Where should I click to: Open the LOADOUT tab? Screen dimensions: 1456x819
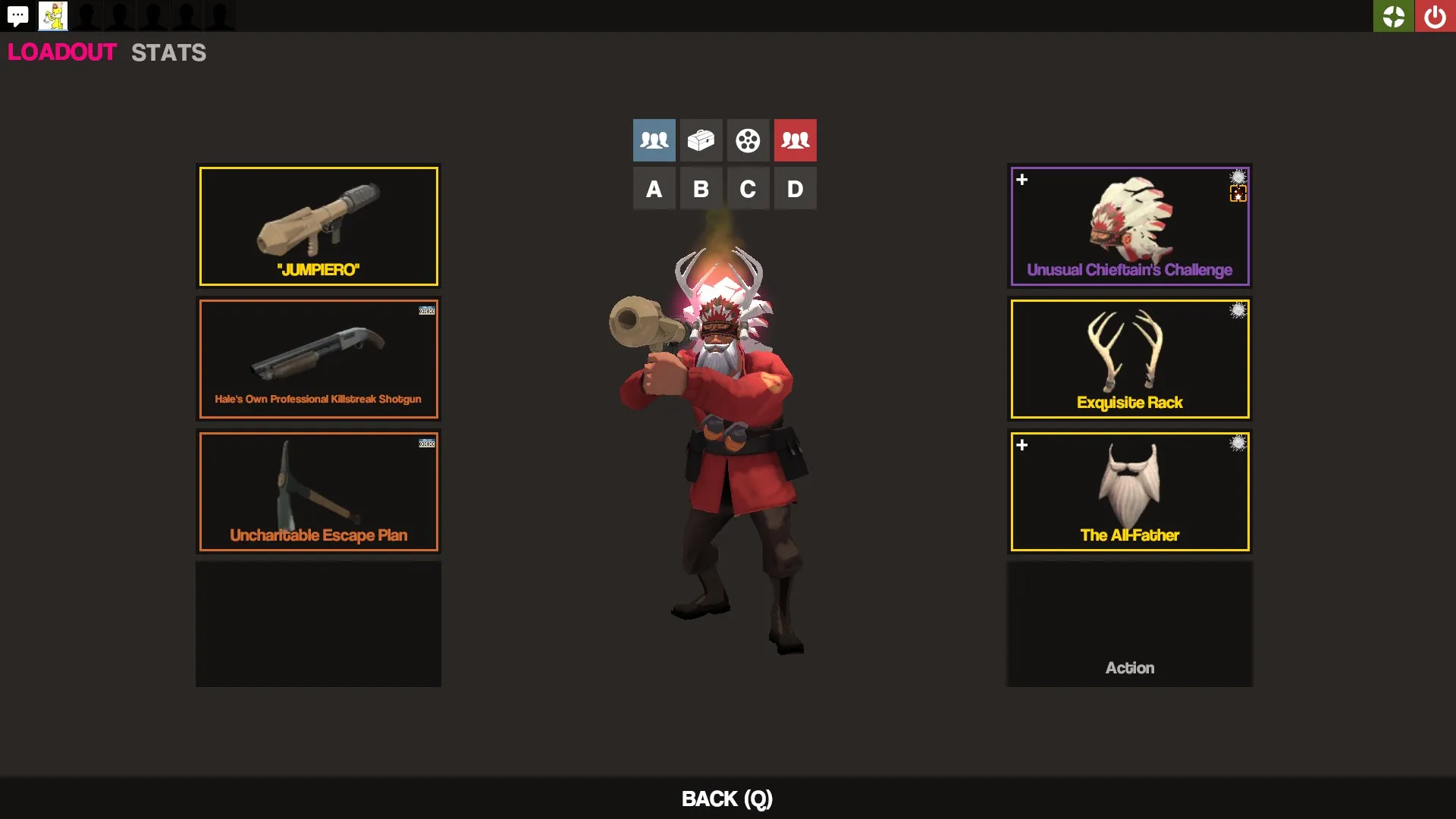tap(62, 52)
